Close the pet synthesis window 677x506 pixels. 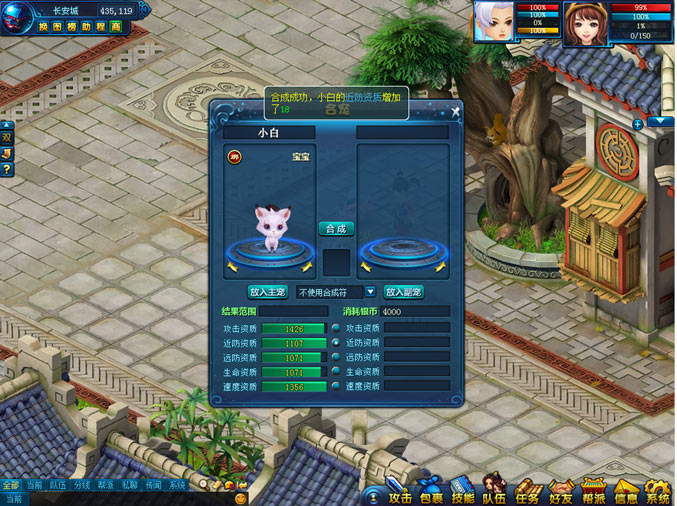[x=456, y=111]
